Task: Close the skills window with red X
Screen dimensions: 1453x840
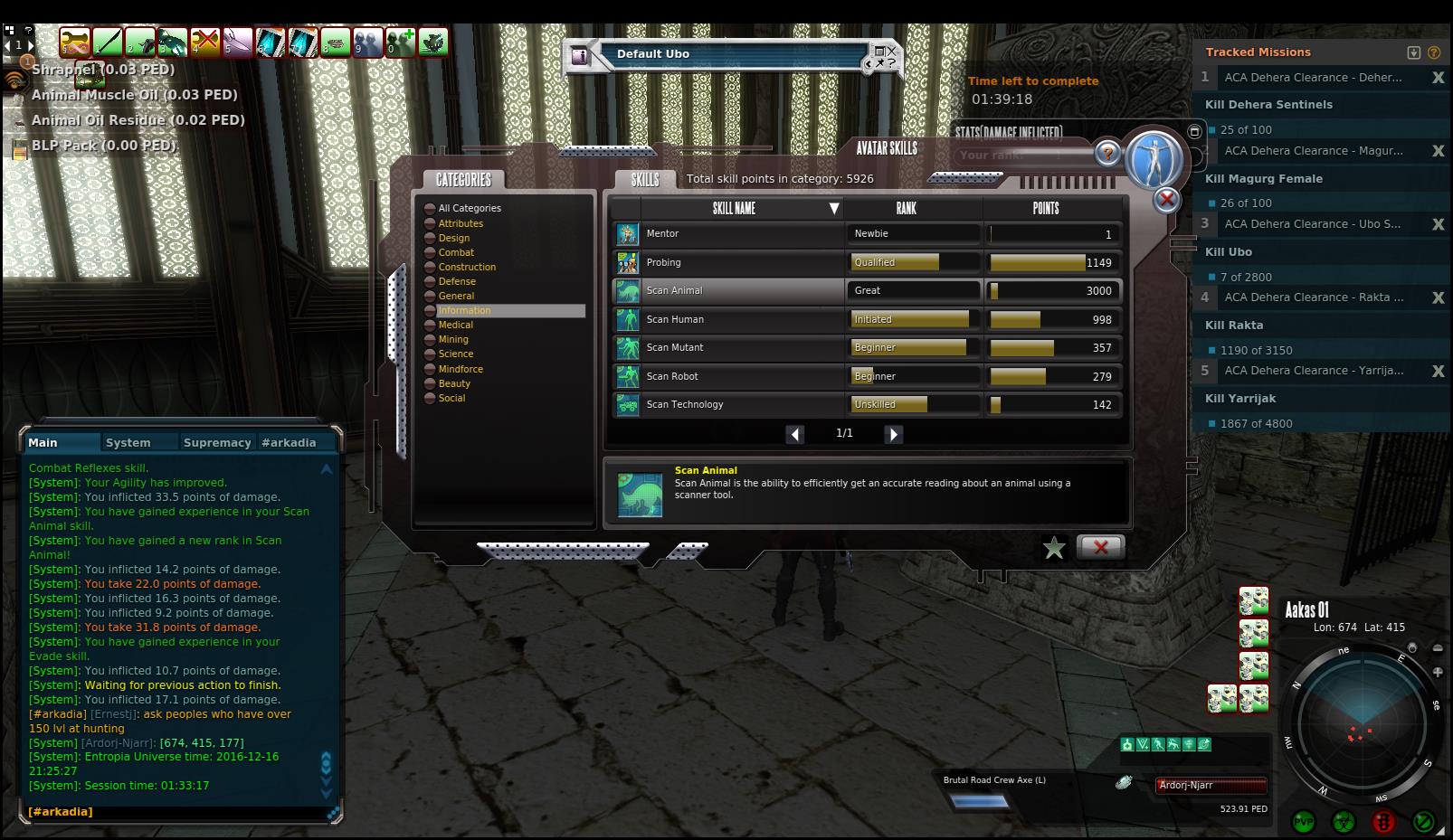Action: [1100, 547]
